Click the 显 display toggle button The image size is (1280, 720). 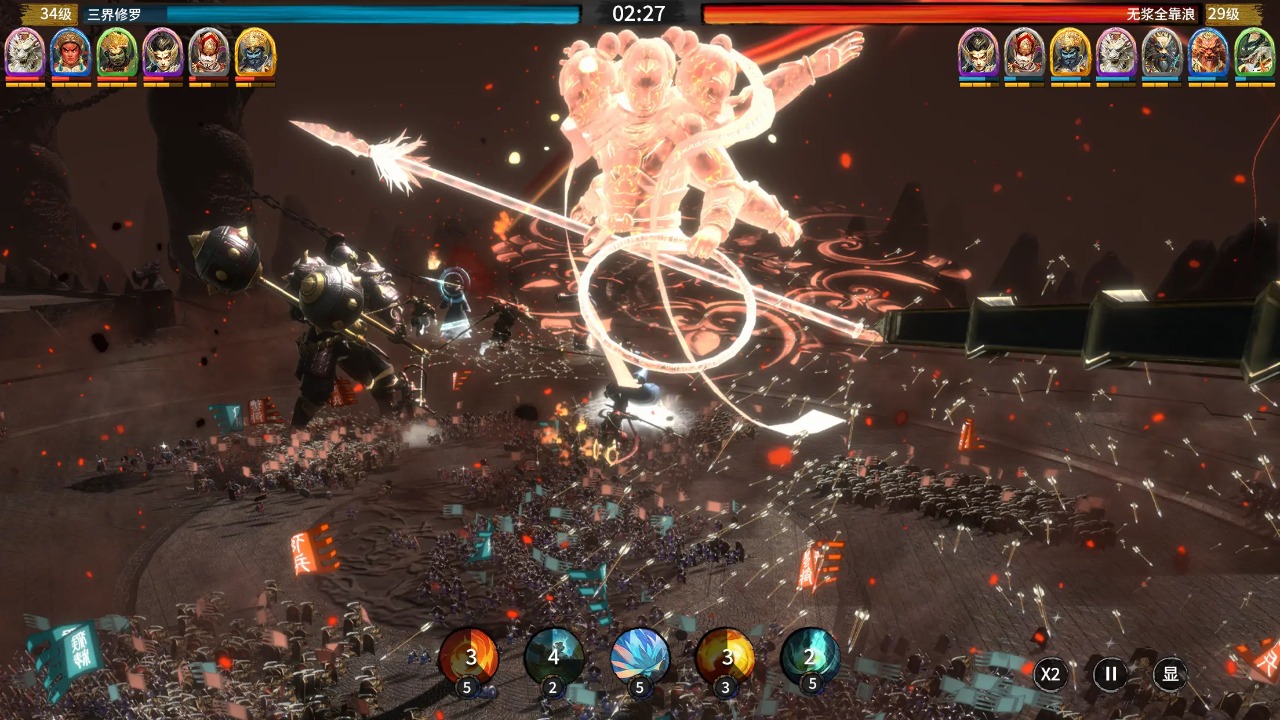click(x=1170, y=674)
